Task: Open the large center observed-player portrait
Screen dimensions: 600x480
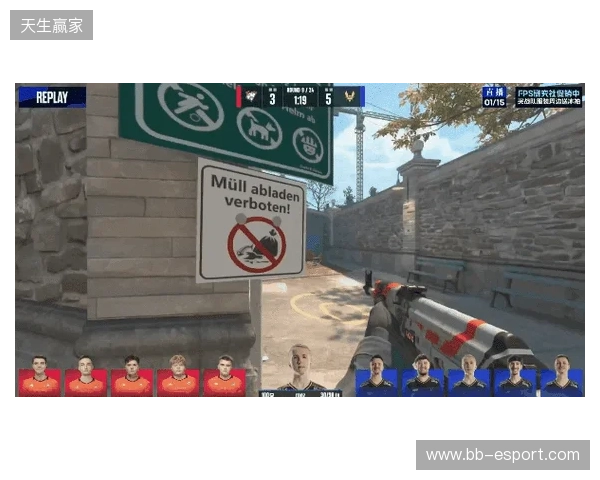Action: click(x=299, y=370)
